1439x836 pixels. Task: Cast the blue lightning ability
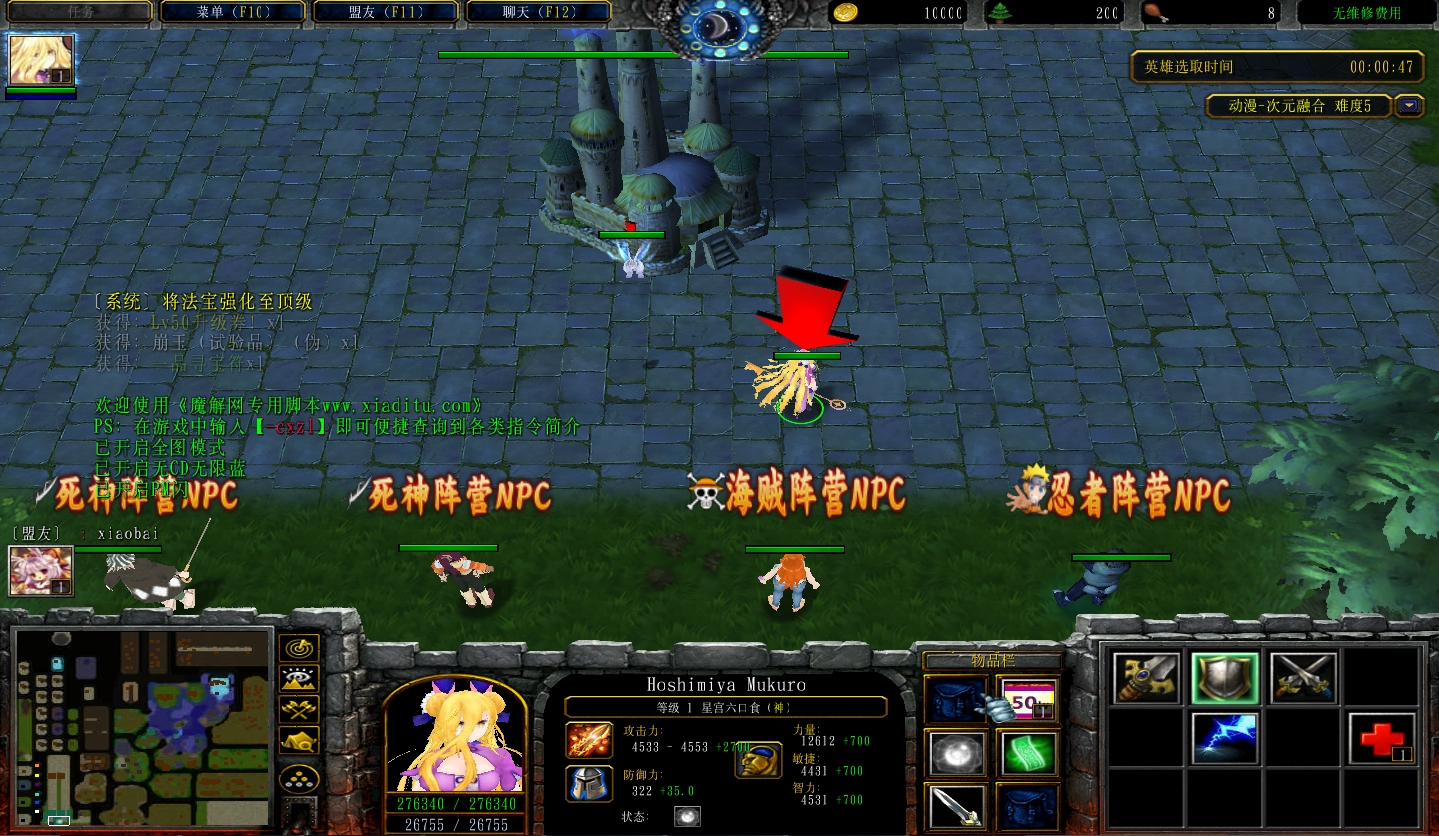(1224, 738)
